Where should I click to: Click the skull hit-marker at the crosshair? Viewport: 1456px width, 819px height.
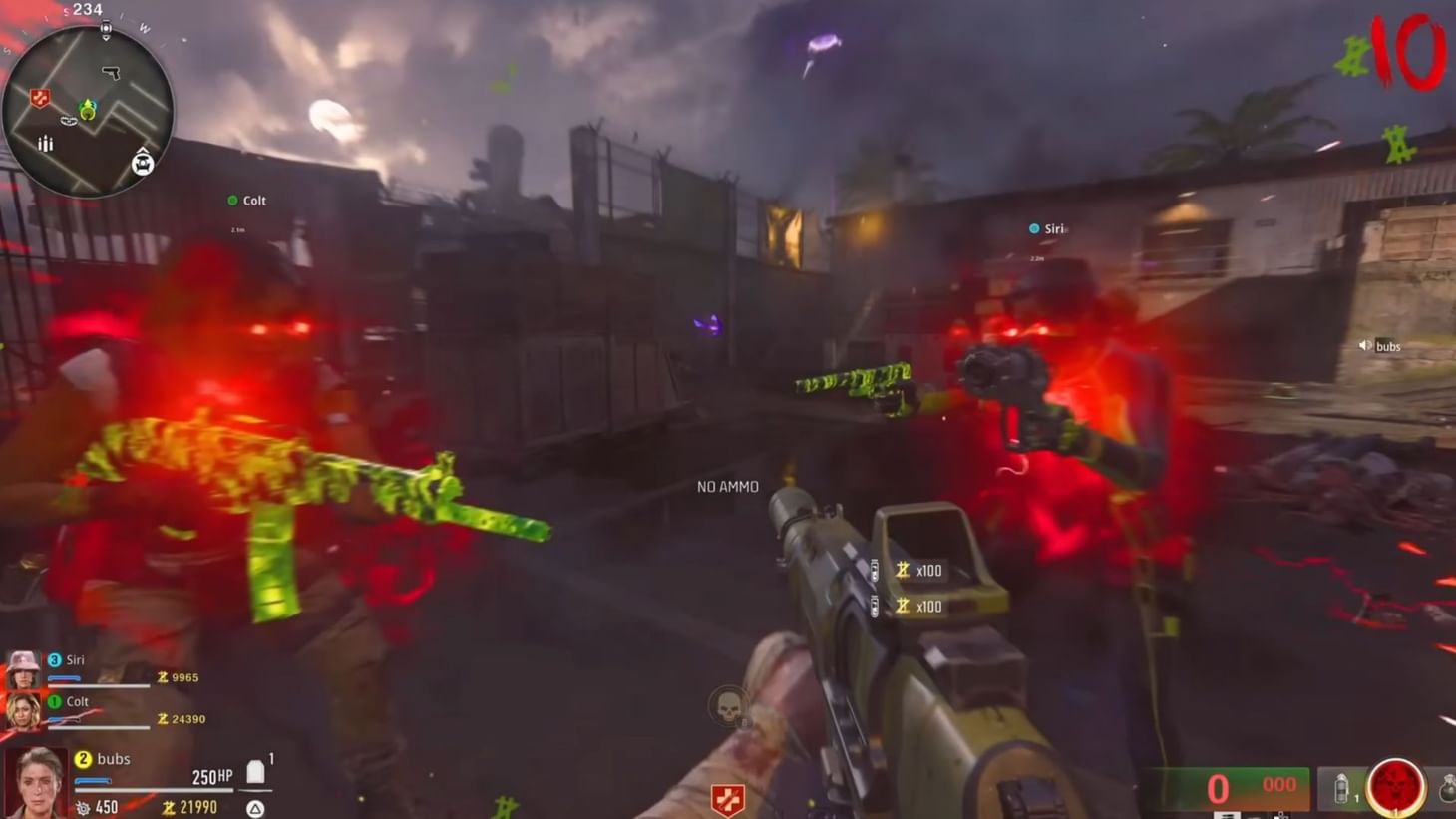click(728, 706)
